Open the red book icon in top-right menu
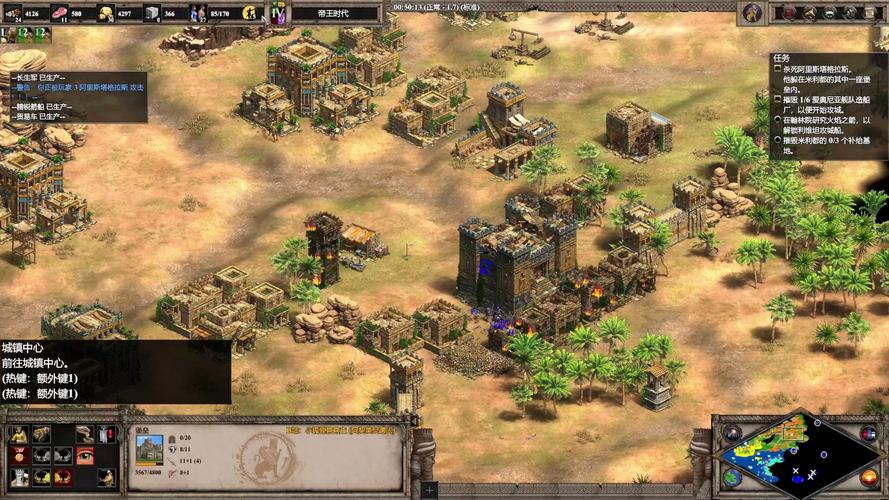 tap(790, 13)
